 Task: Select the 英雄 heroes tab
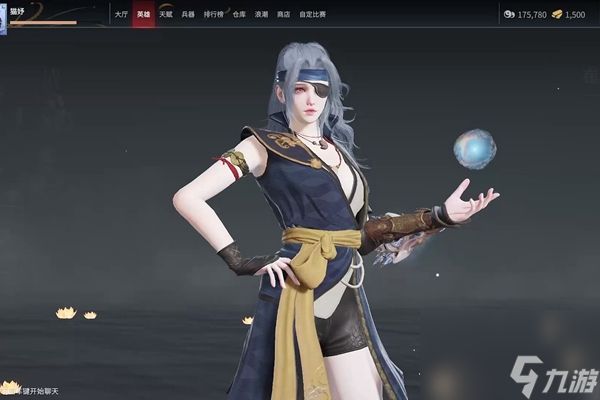(143, 15)
